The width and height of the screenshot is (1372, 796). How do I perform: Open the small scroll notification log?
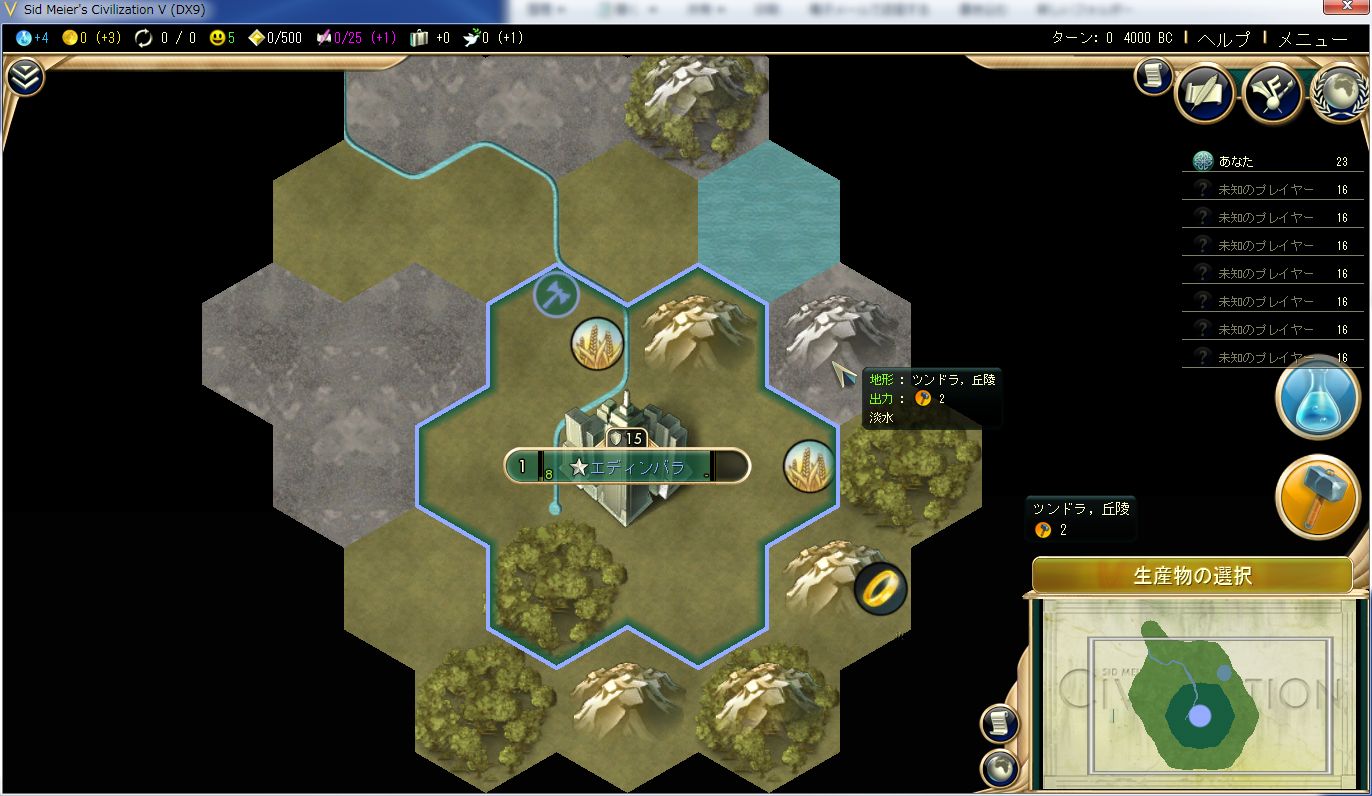tap(1153, 76)
